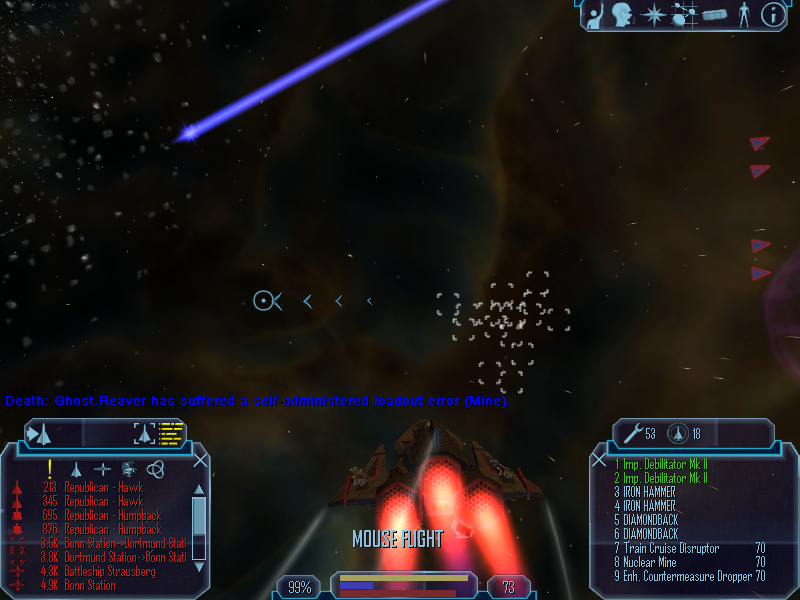Show all contacts with the interlocked rings icon
The image size is (800, 600).
click(153, 468)
